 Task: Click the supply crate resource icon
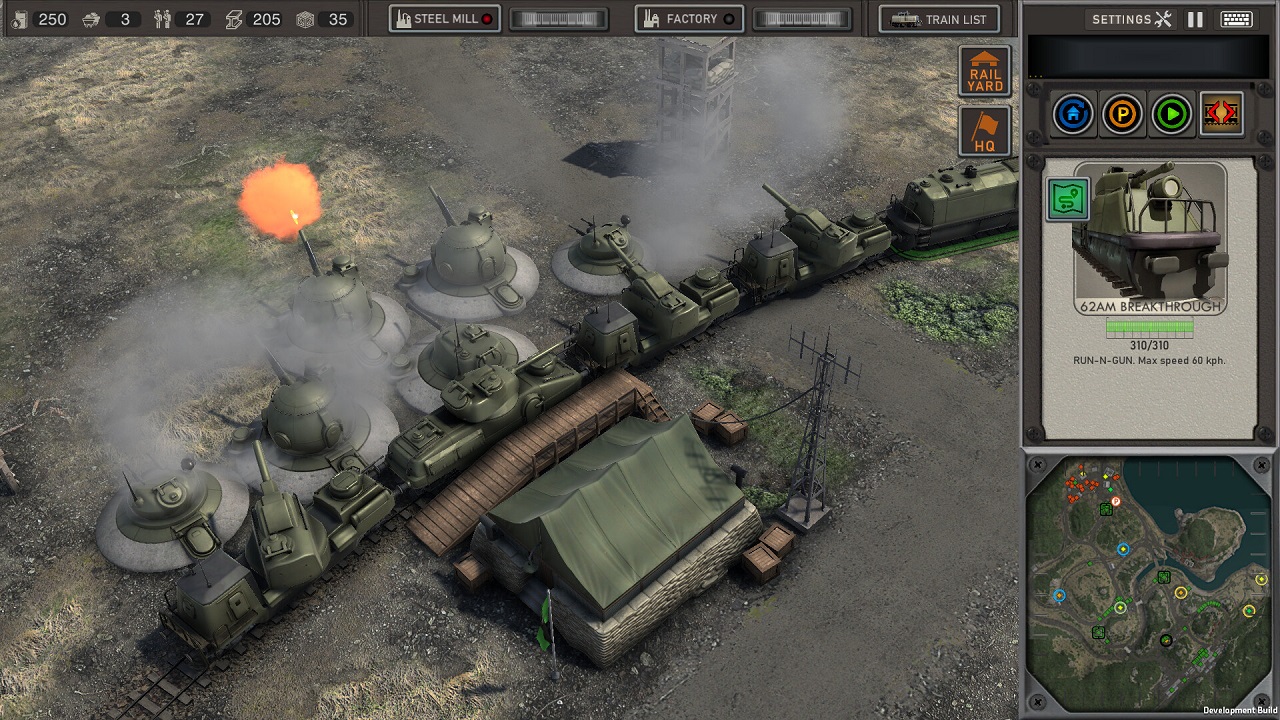pos(305,18)
